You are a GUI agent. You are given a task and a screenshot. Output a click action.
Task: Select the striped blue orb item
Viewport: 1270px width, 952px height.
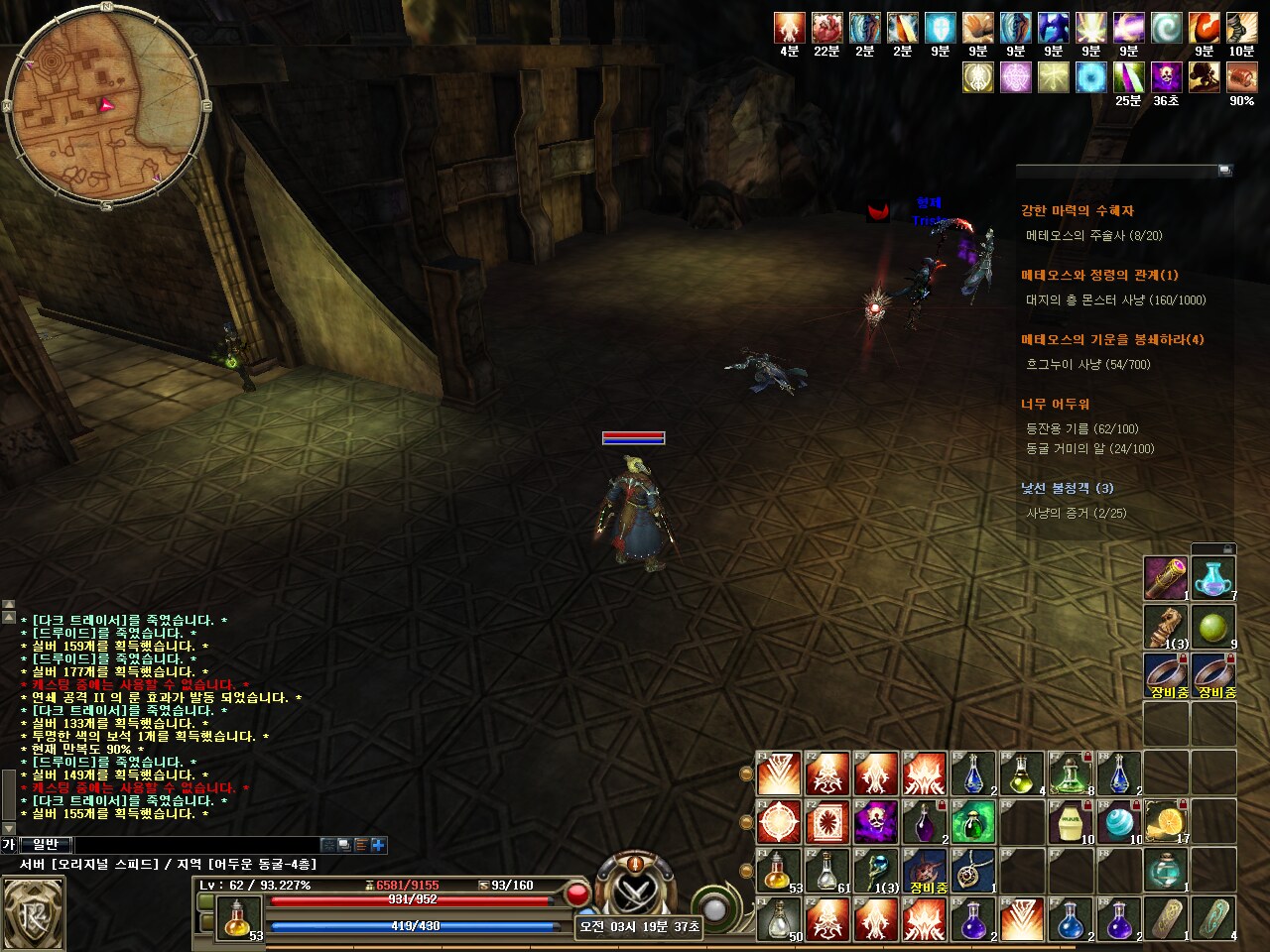pos(1118,822)
